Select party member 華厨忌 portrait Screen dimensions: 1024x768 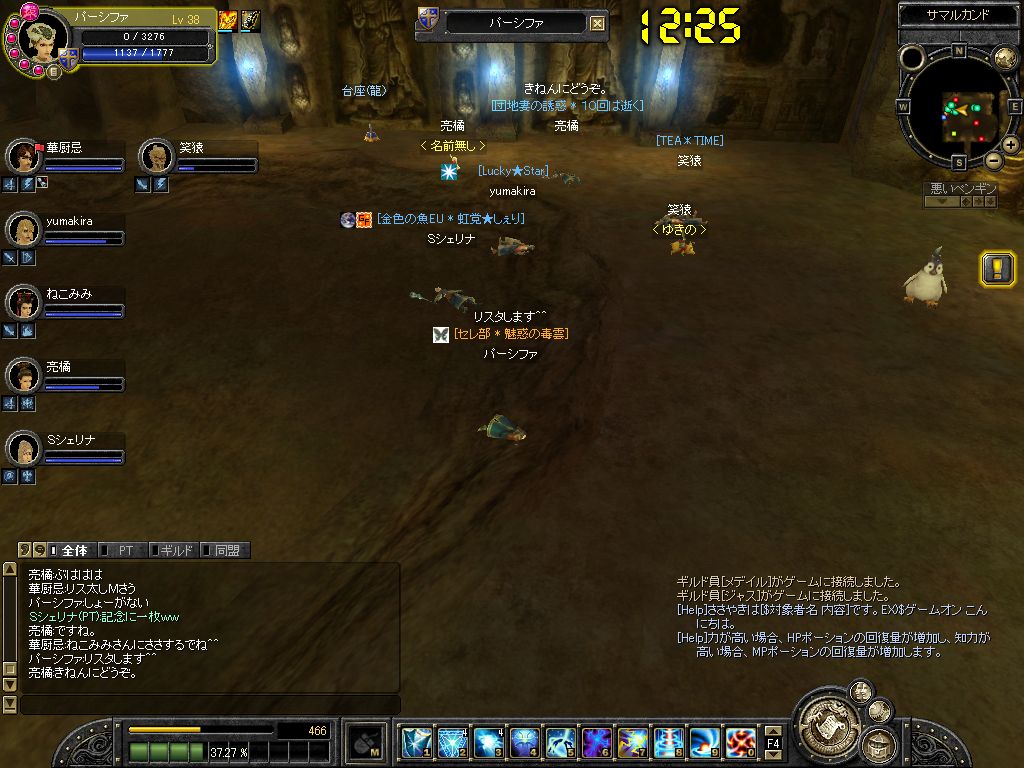[x=22, y=157]
